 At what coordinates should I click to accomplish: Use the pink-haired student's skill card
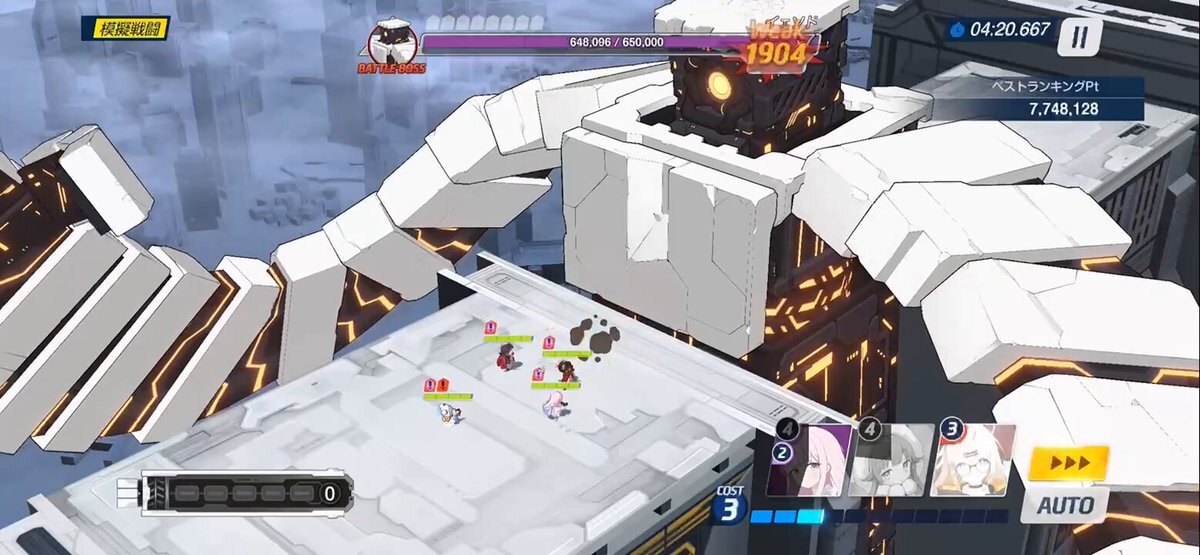pos(810,460)
